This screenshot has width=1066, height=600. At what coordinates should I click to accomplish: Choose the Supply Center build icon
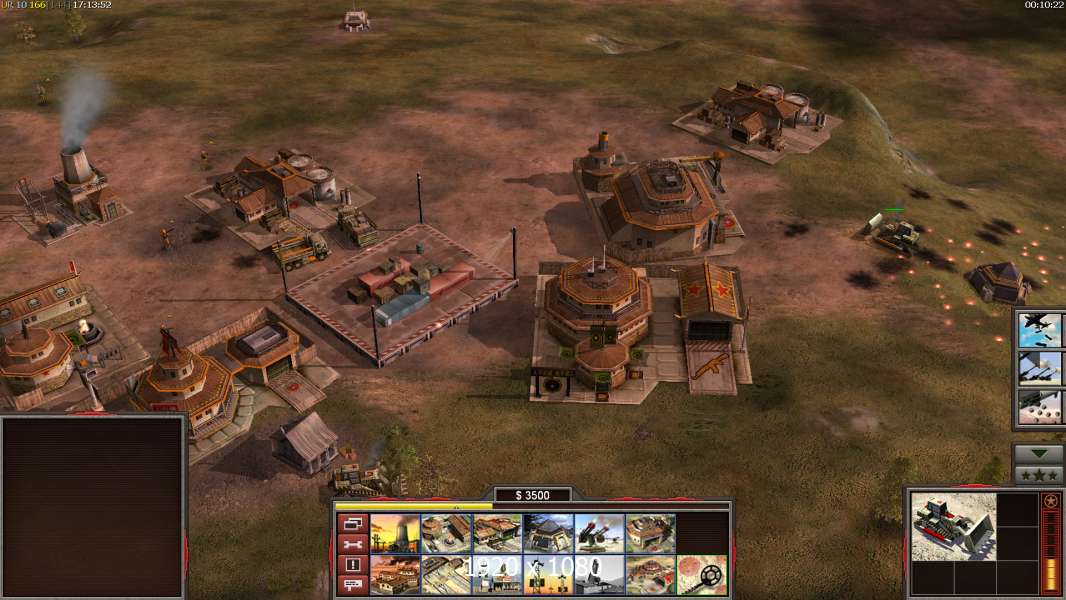pyautogui.click(x=497, y=533)
